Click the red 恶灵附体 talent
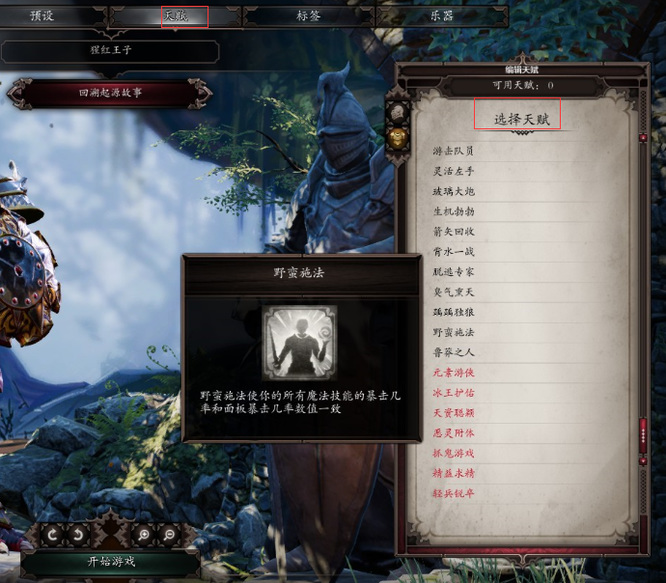 click(453, 432)
